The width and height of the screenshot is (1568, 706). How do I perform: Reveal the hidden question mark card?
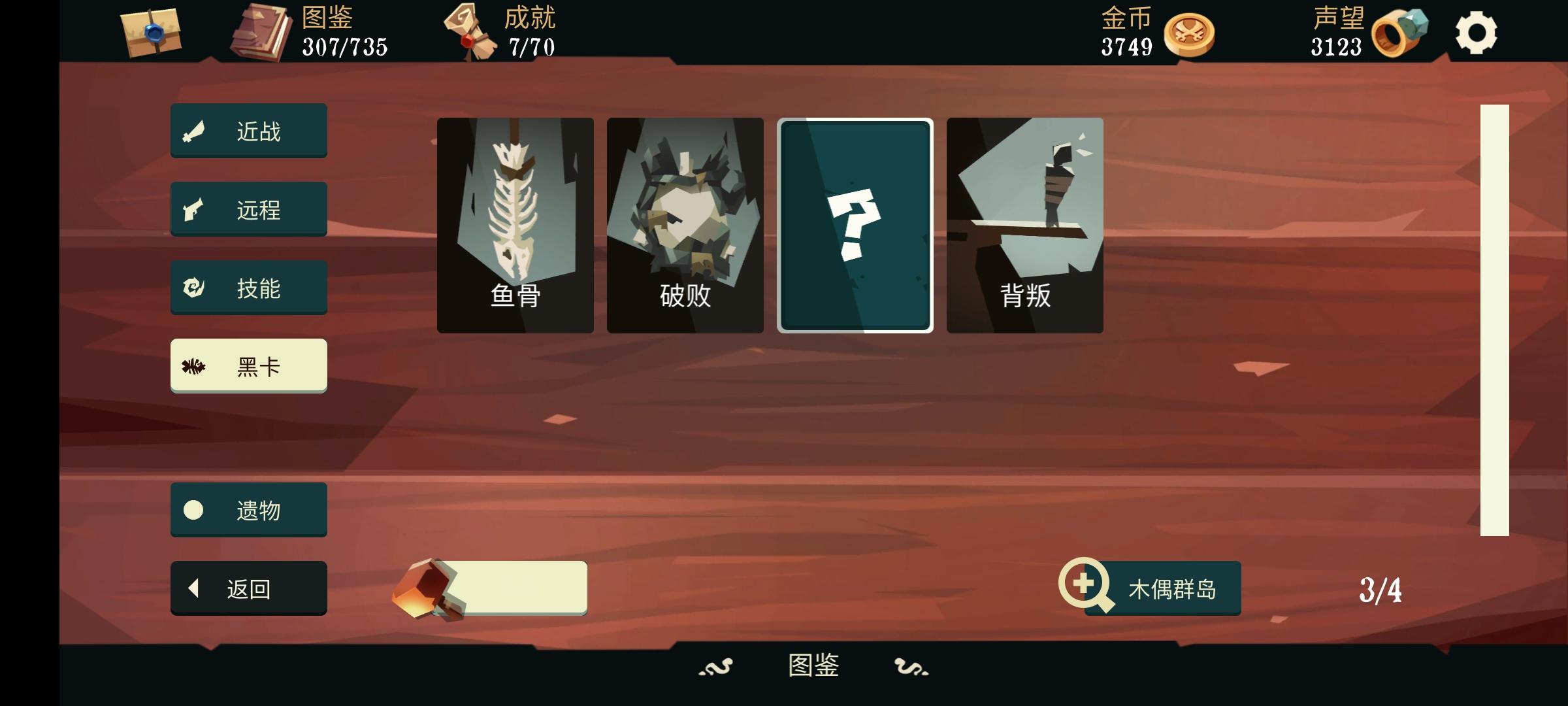[856, 226]
